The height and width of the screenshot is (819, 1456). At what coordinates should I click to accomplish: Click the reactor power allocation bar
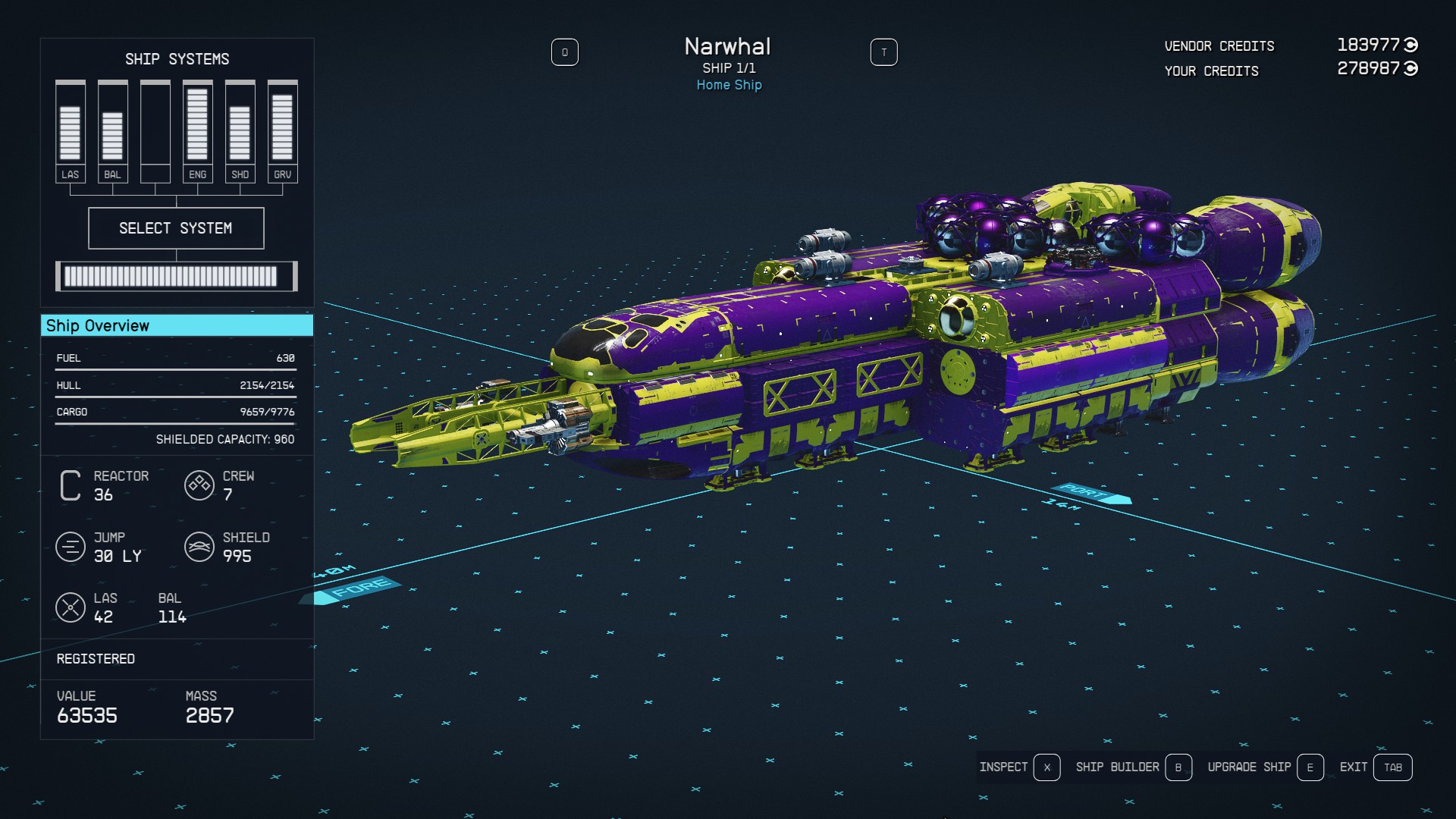pos(176,276)
